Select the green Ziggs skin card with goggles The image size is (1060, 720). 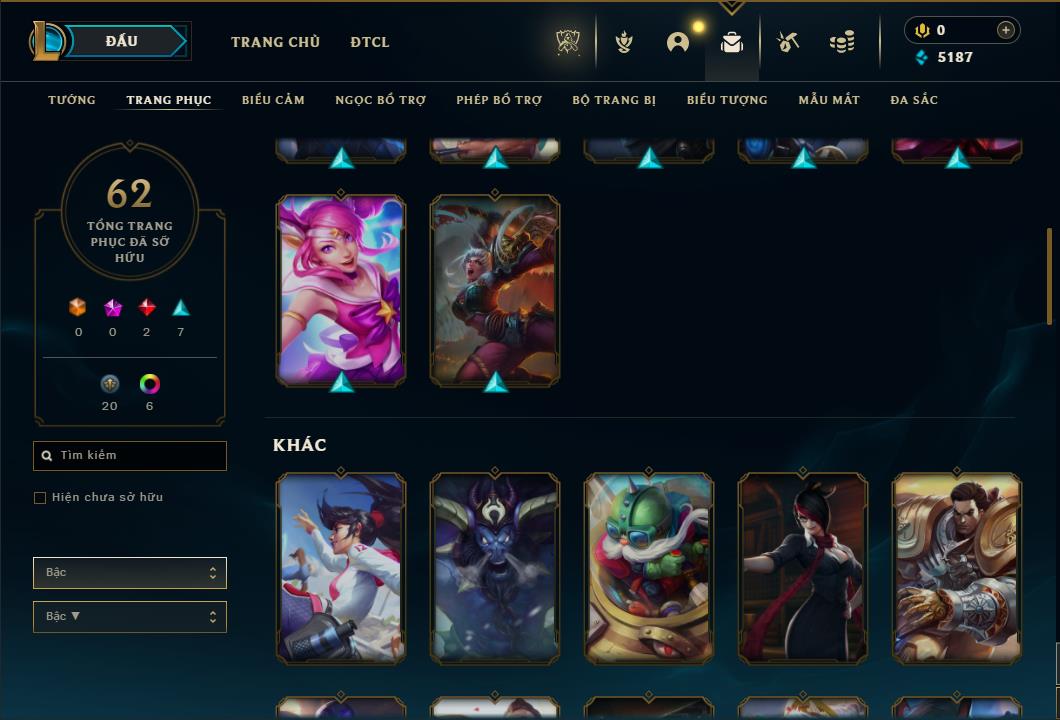tap(649, 568)
